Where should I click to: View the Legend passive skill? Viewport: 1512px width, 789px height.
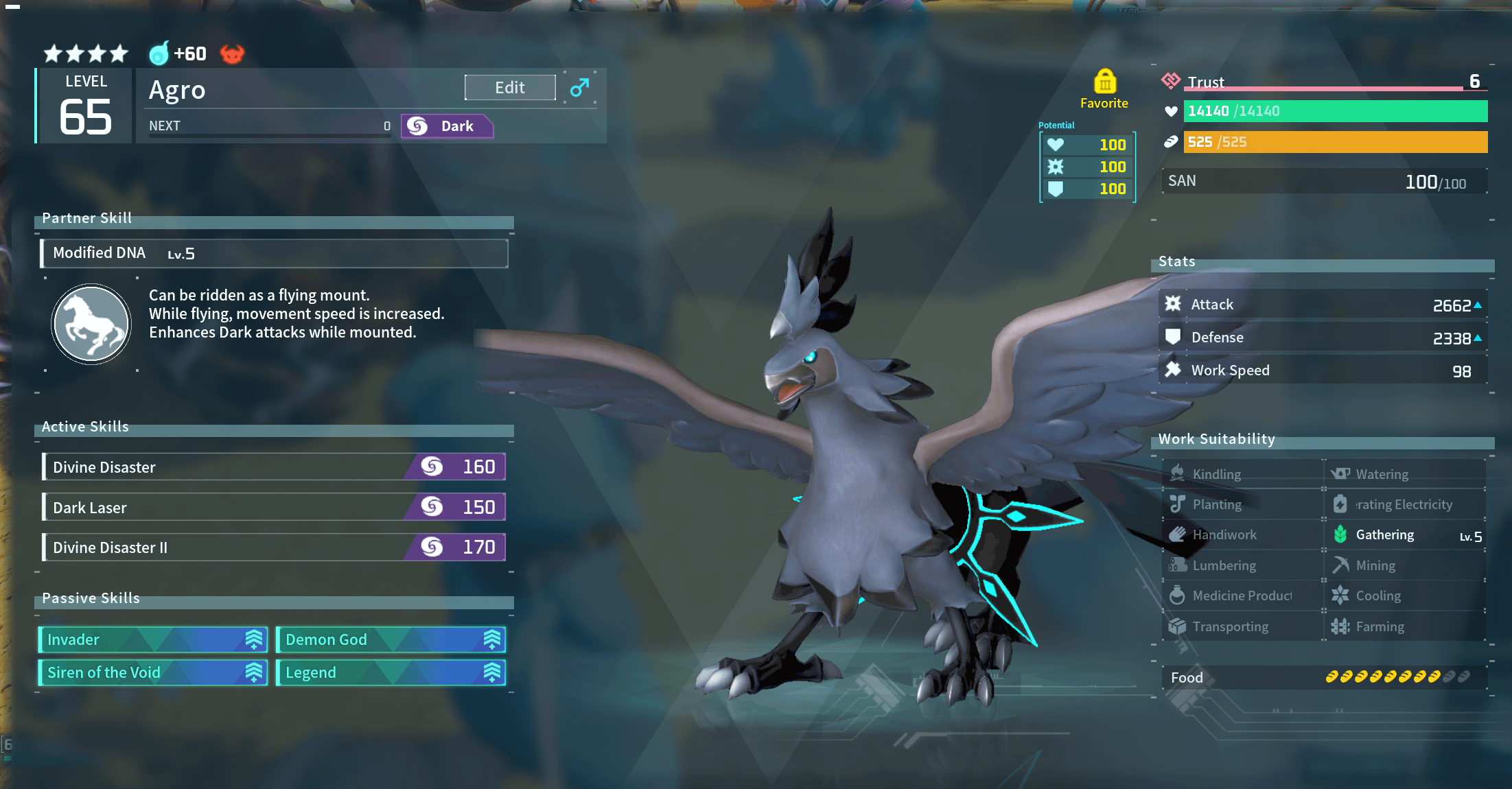[391, 672]
